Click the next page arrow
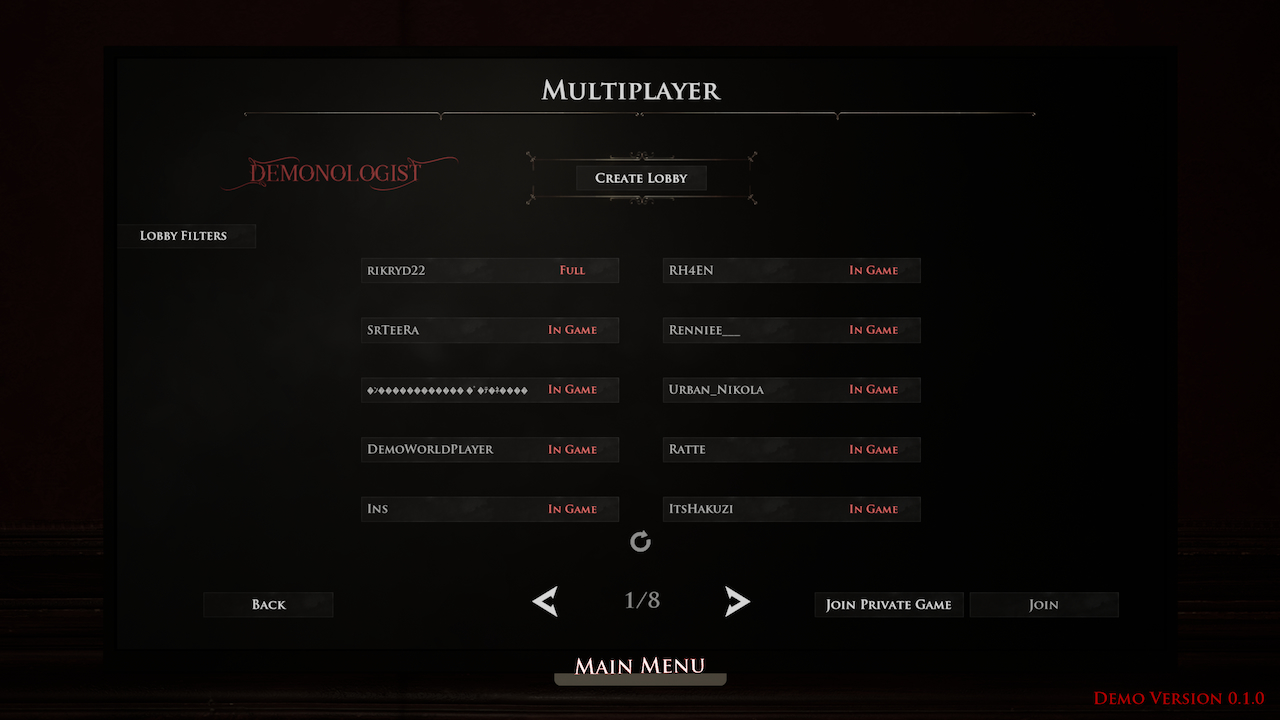 tap(737, 601)
